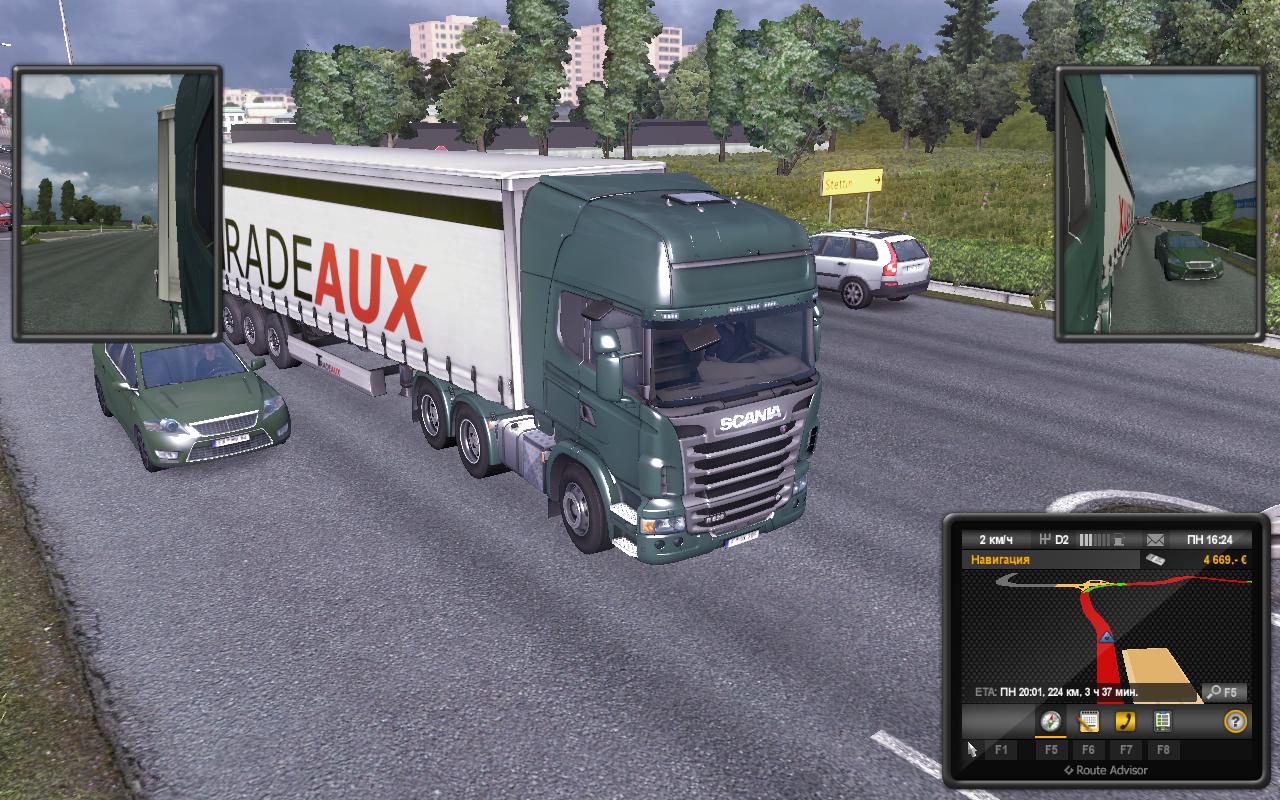The width and height of the screenshot is (1280, 800).
Task: Click the magnifier map zoom button
Action: click(x=1224, y=692)
